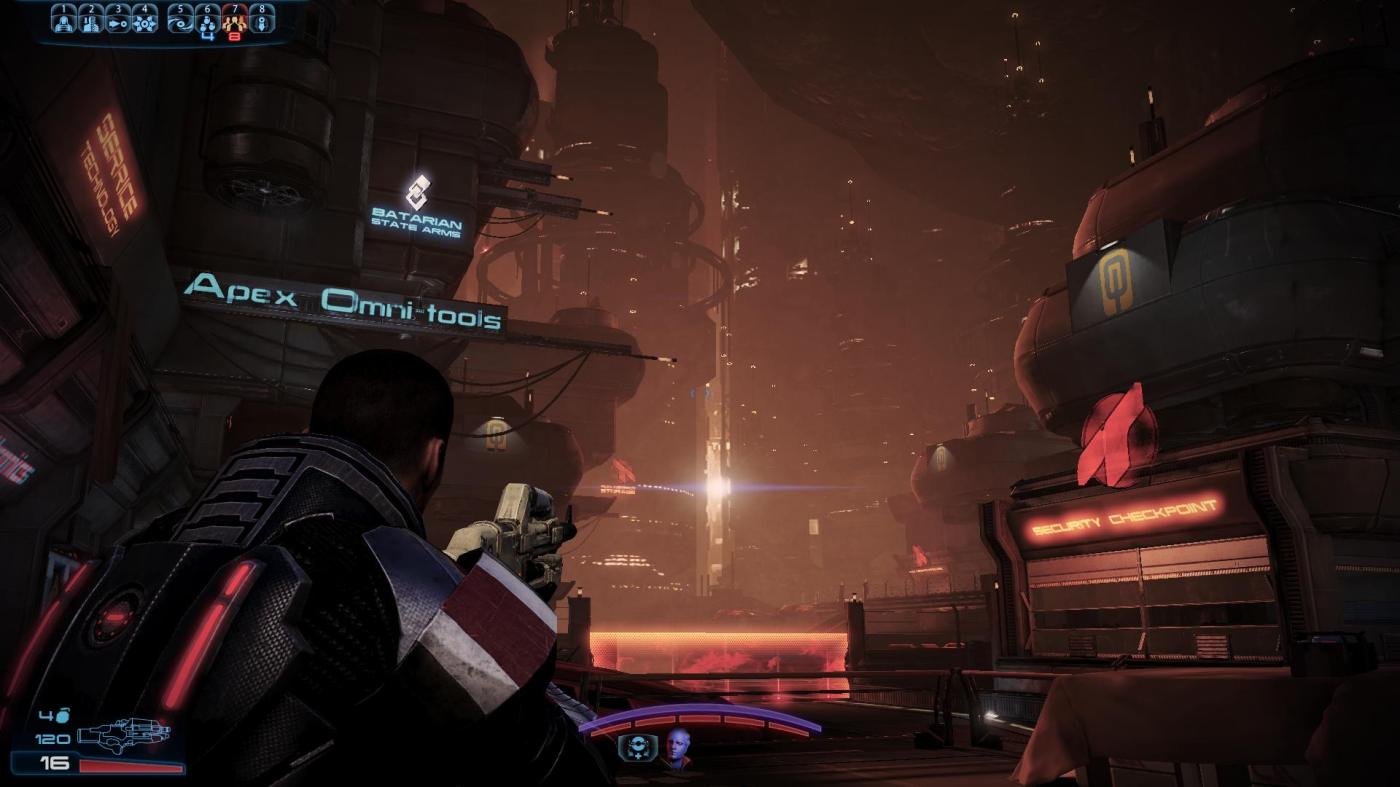Select the assault rifle weapon icon

pos(123,737)
